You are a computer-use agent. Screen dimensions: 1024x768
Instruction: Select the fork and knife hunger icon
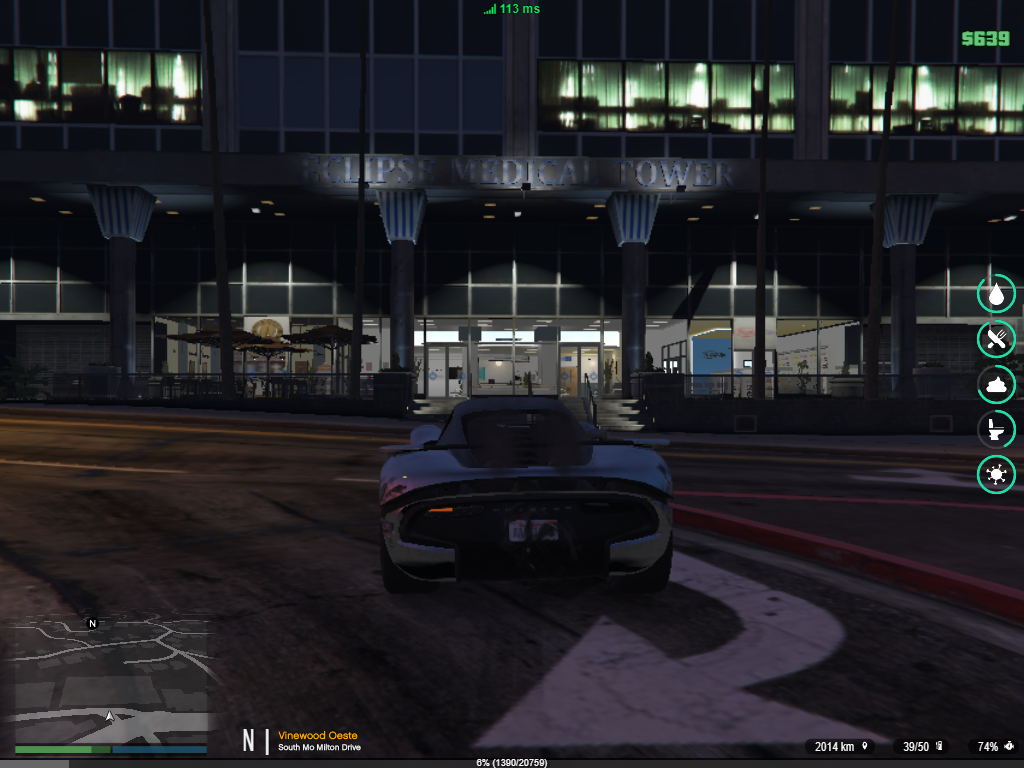point(996,339)
